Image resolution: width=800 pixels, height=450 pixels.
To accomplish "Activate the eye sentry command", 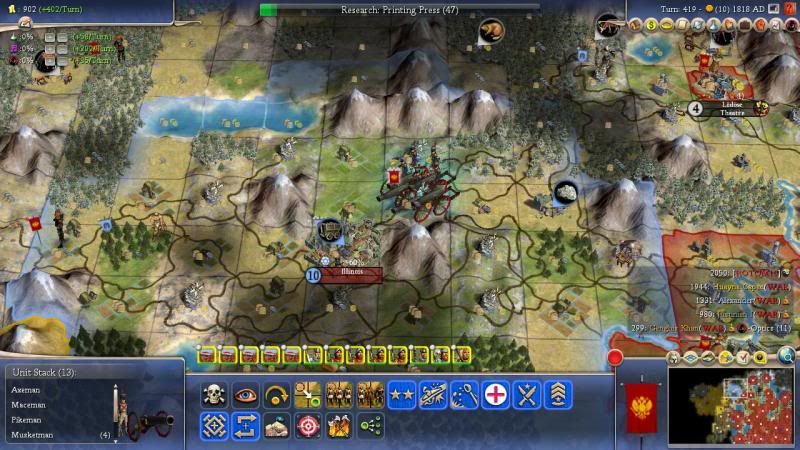I will click(246, 394).
